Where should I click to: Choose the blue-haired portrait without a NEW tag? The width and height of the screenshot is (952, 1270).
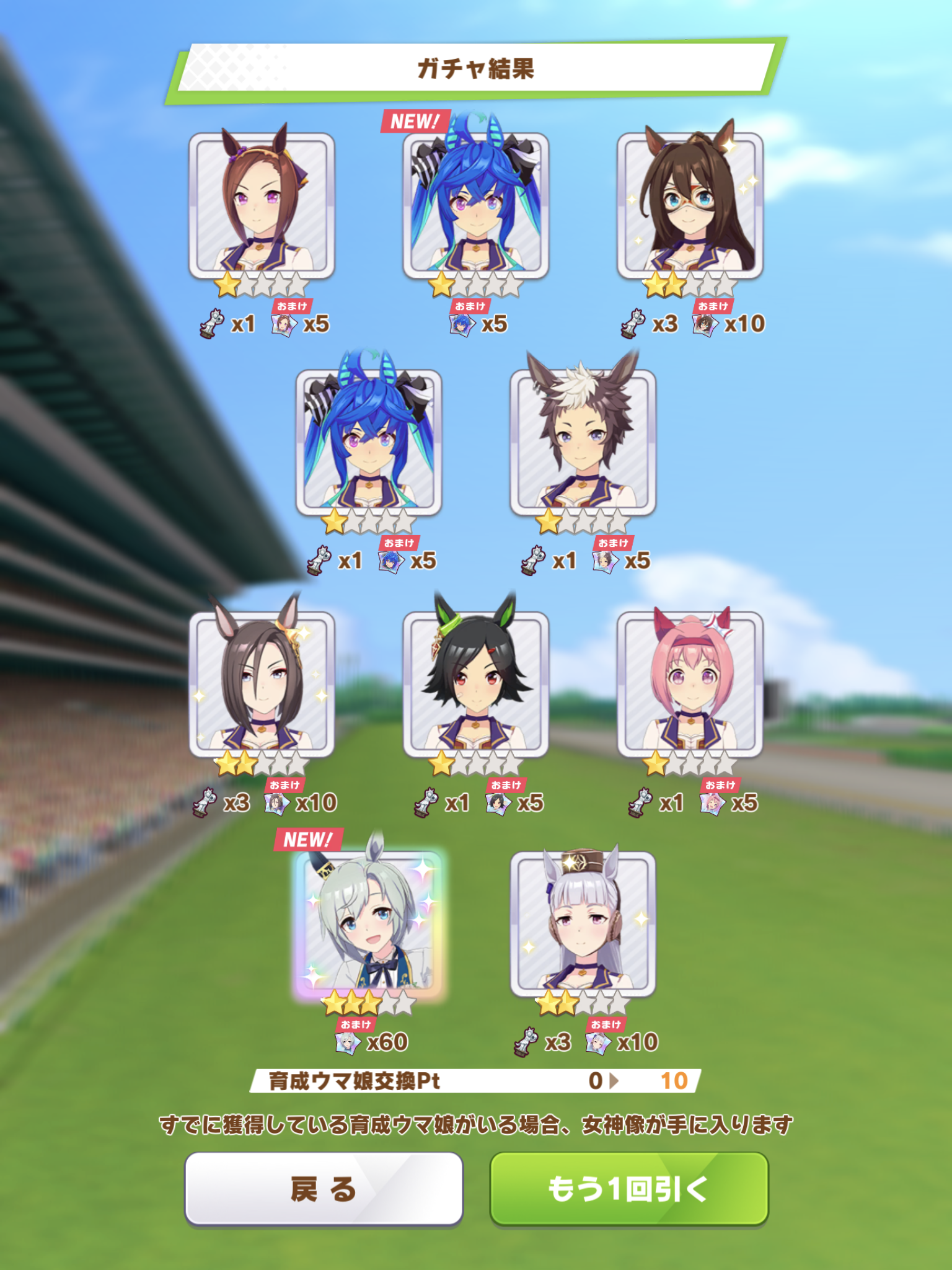[369, 442]
